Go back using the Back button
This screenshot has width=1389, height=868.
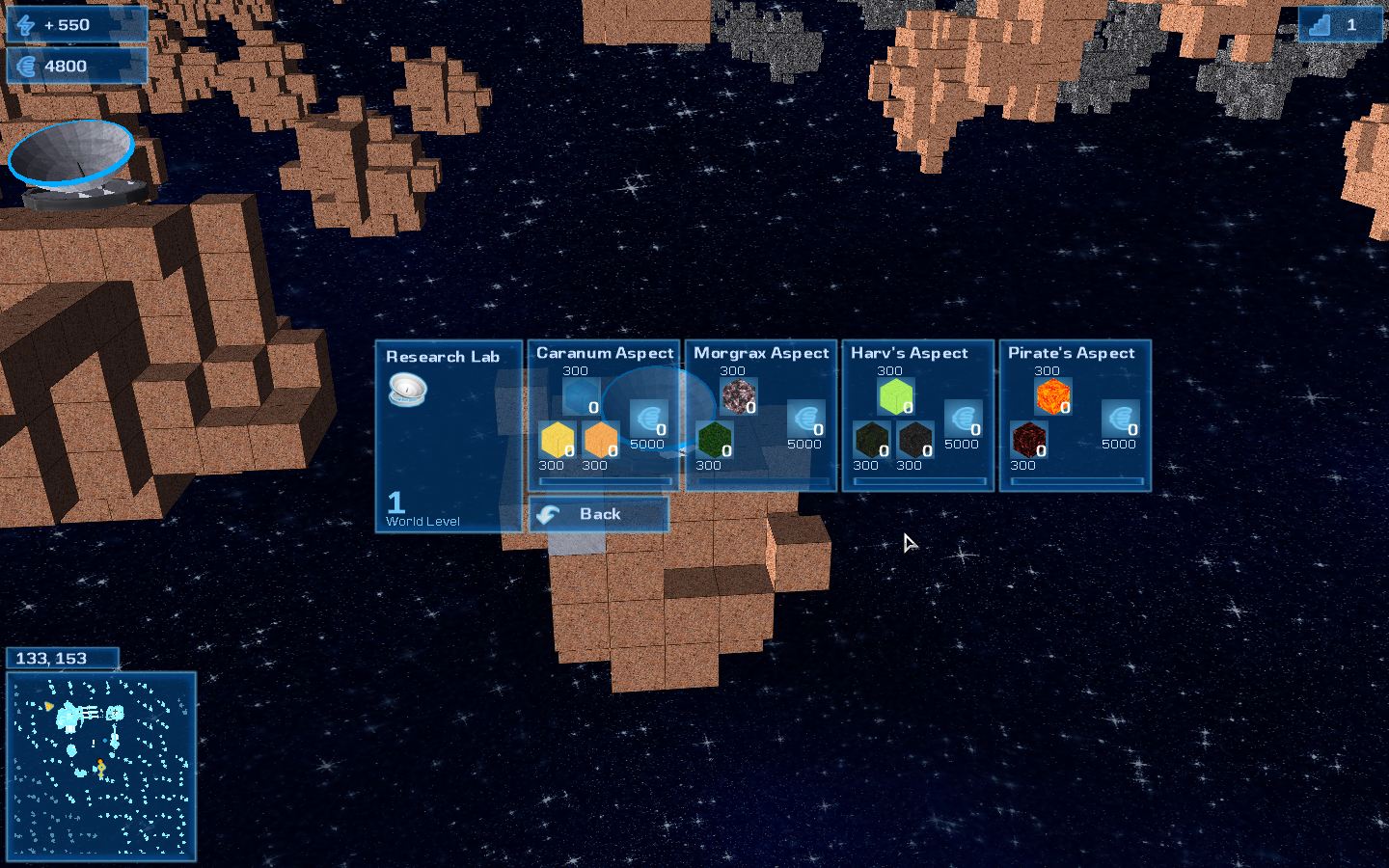pyautogui.click(x=598, y=514)
